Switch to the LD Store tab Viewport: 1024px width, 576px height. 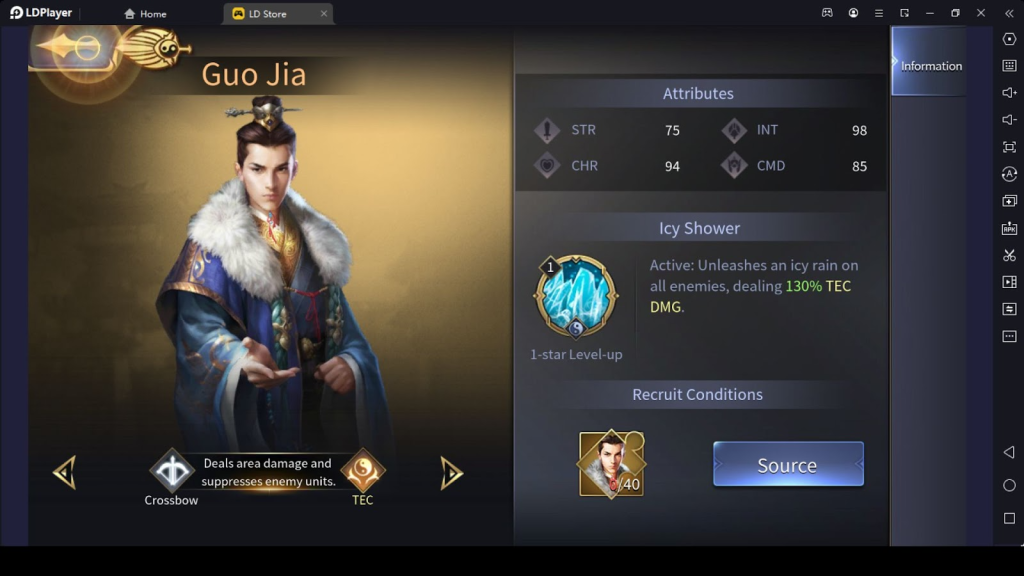click(x=267, y=14)
